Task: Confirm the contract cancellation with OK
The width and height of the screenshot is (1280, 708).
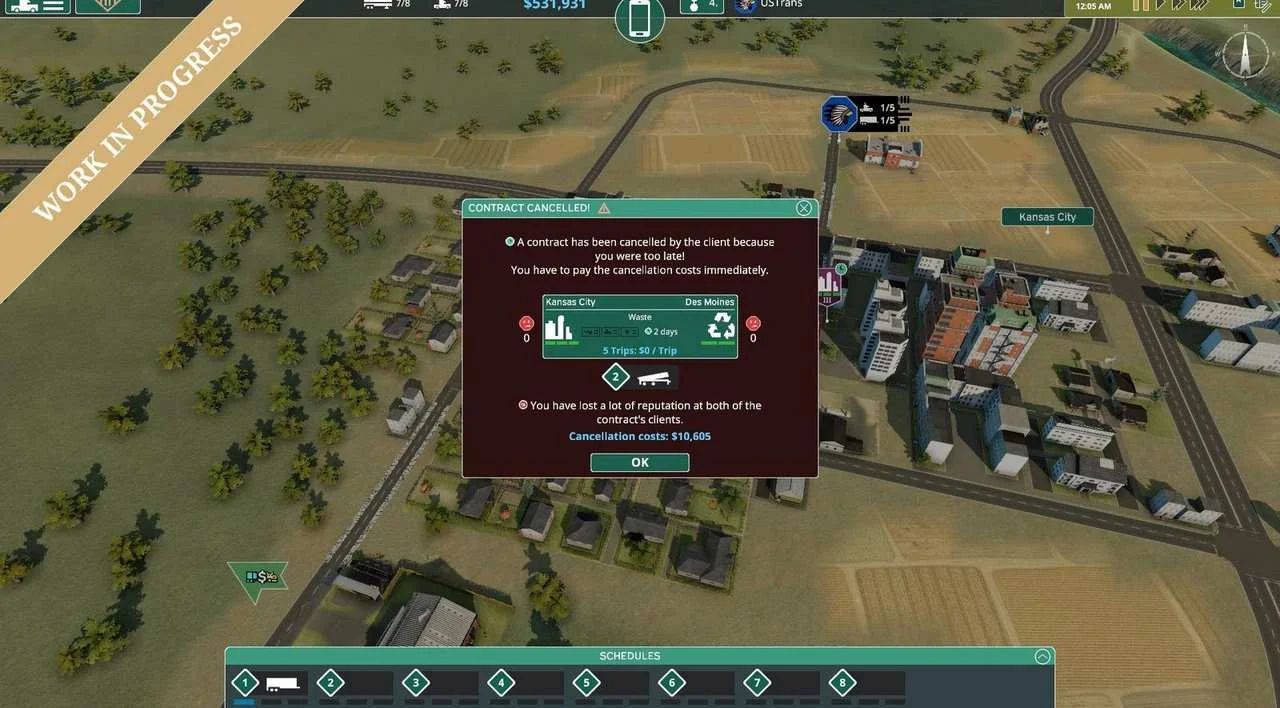Action: (x=639, y=462)
